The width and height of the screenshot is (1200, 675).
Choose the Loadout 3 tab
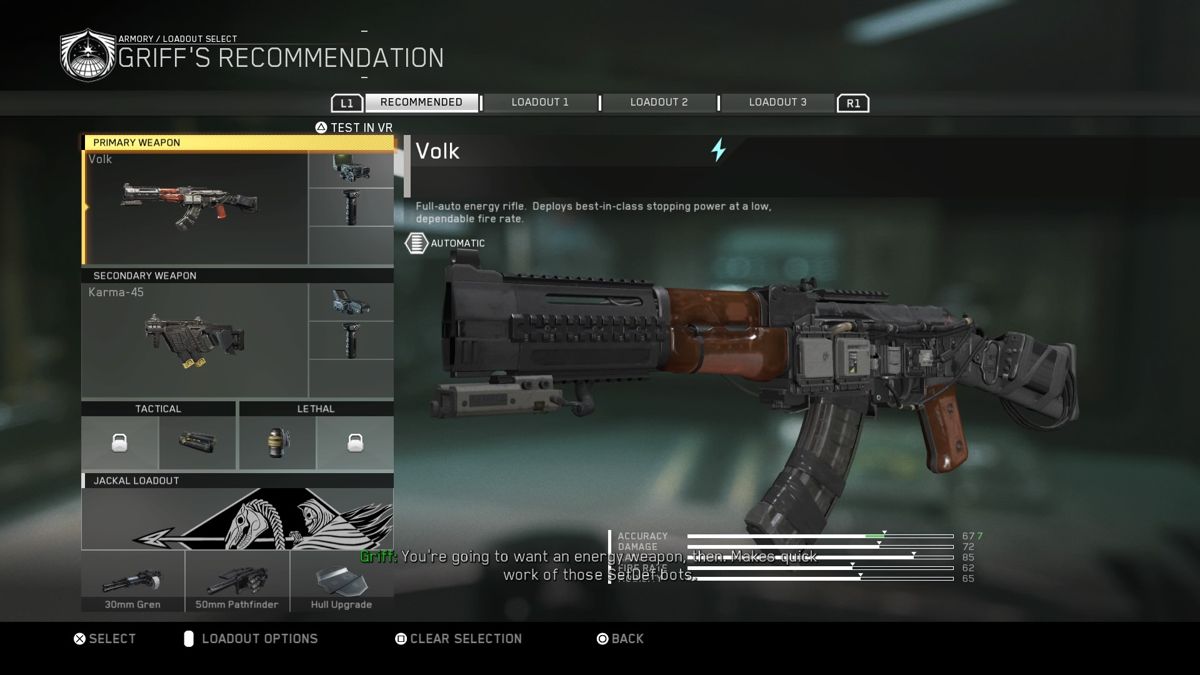click(777, 102)
